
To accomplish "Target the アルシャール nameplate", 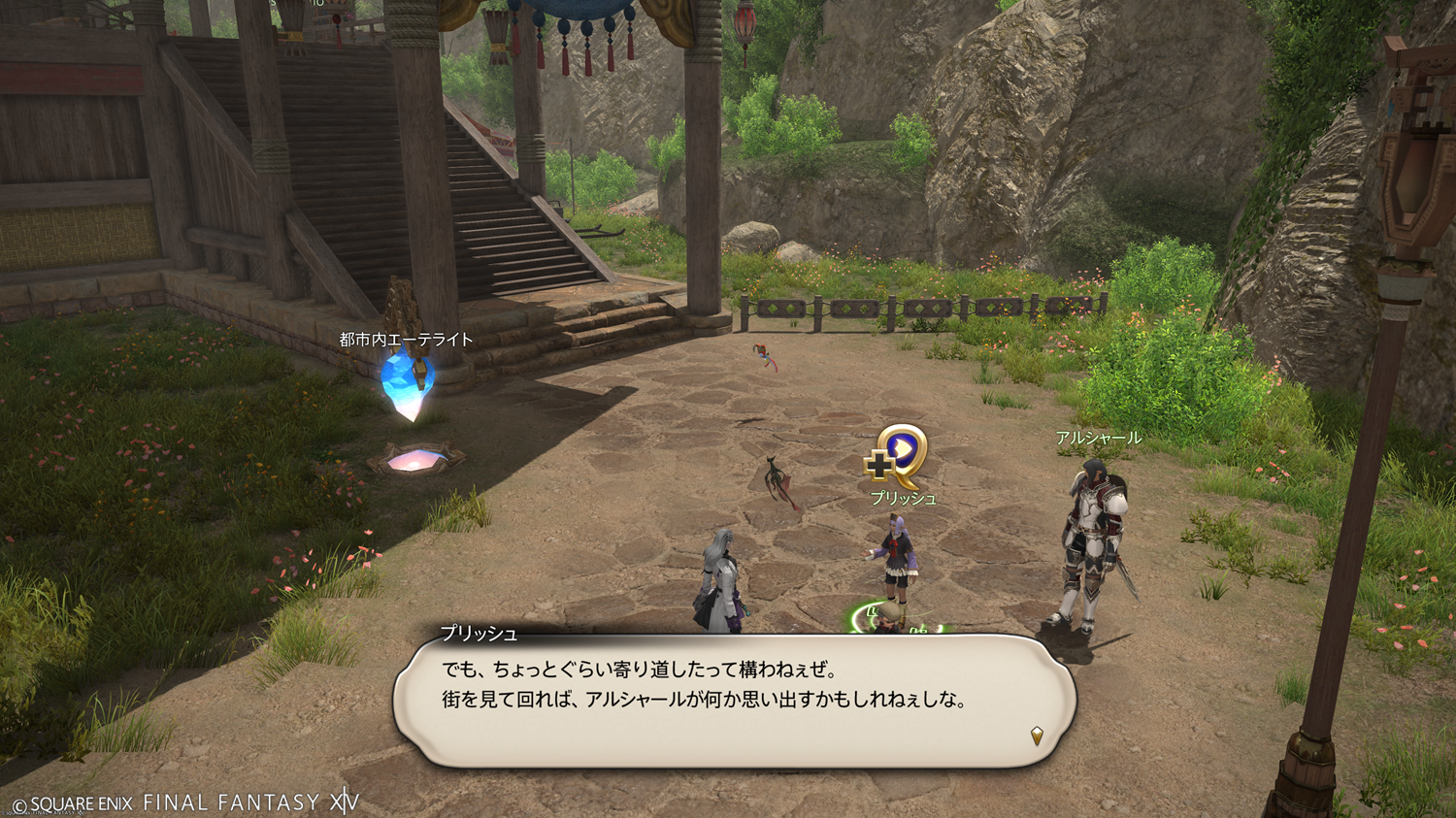I will [x=1098, y=439].
